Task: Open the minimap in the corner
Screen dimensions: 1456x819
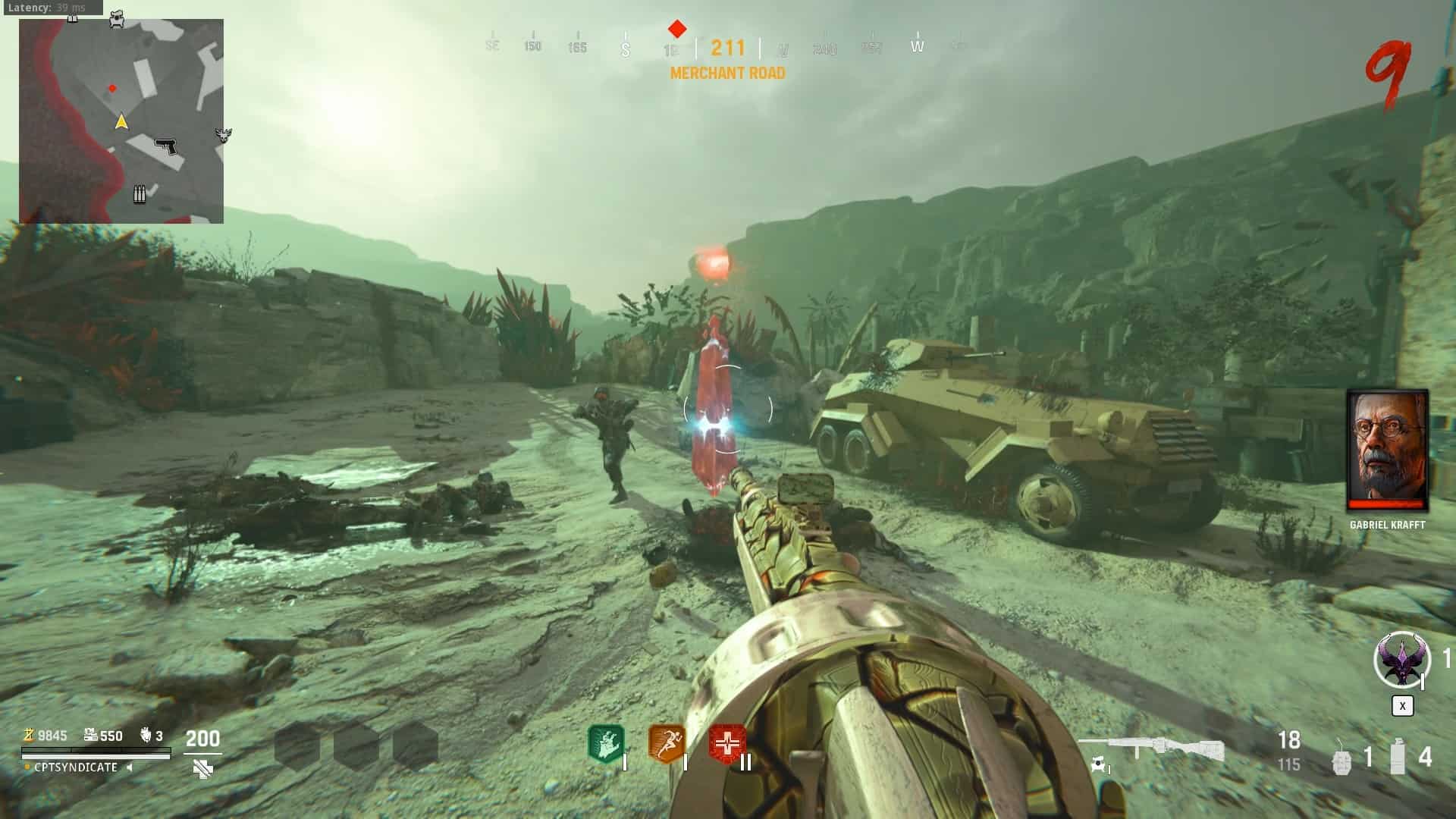Action: pyautogui.click(x=121, y=121)
